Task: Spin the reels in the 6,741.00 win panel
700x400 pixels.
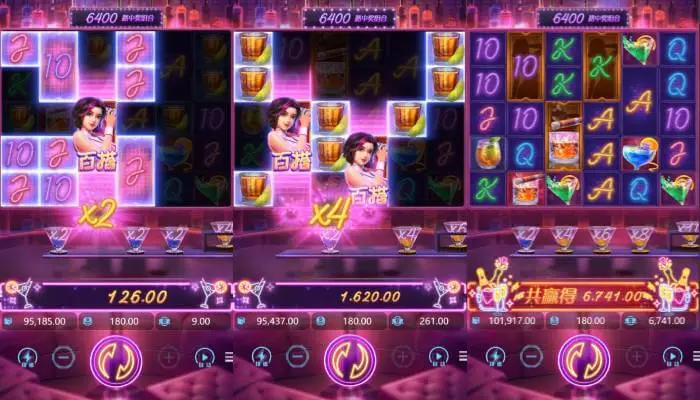Action: (583, 360)
